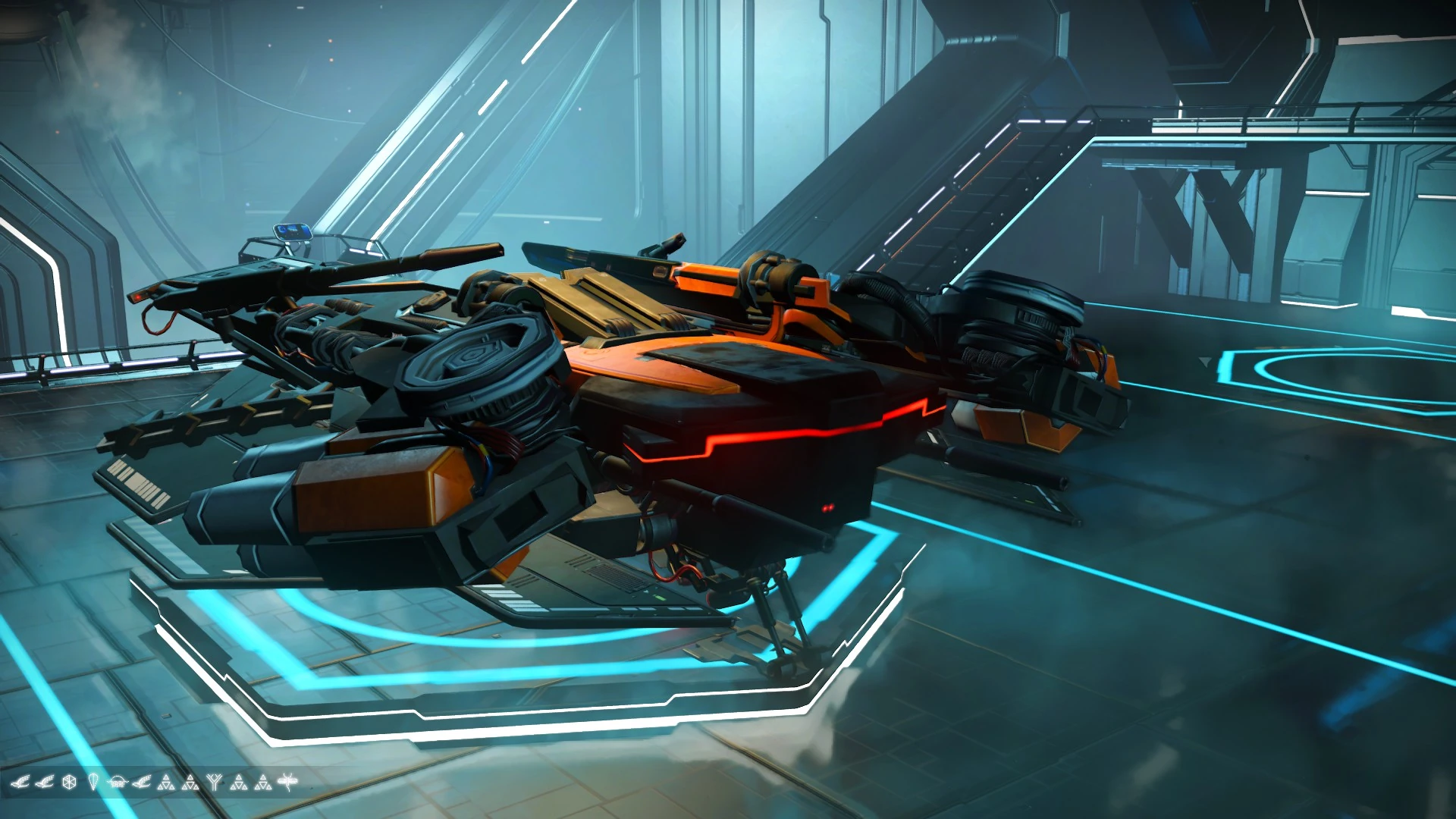Click the final triangle glyph before the dragonfly
The image size is (1456, 819).
tap(264, 783)
